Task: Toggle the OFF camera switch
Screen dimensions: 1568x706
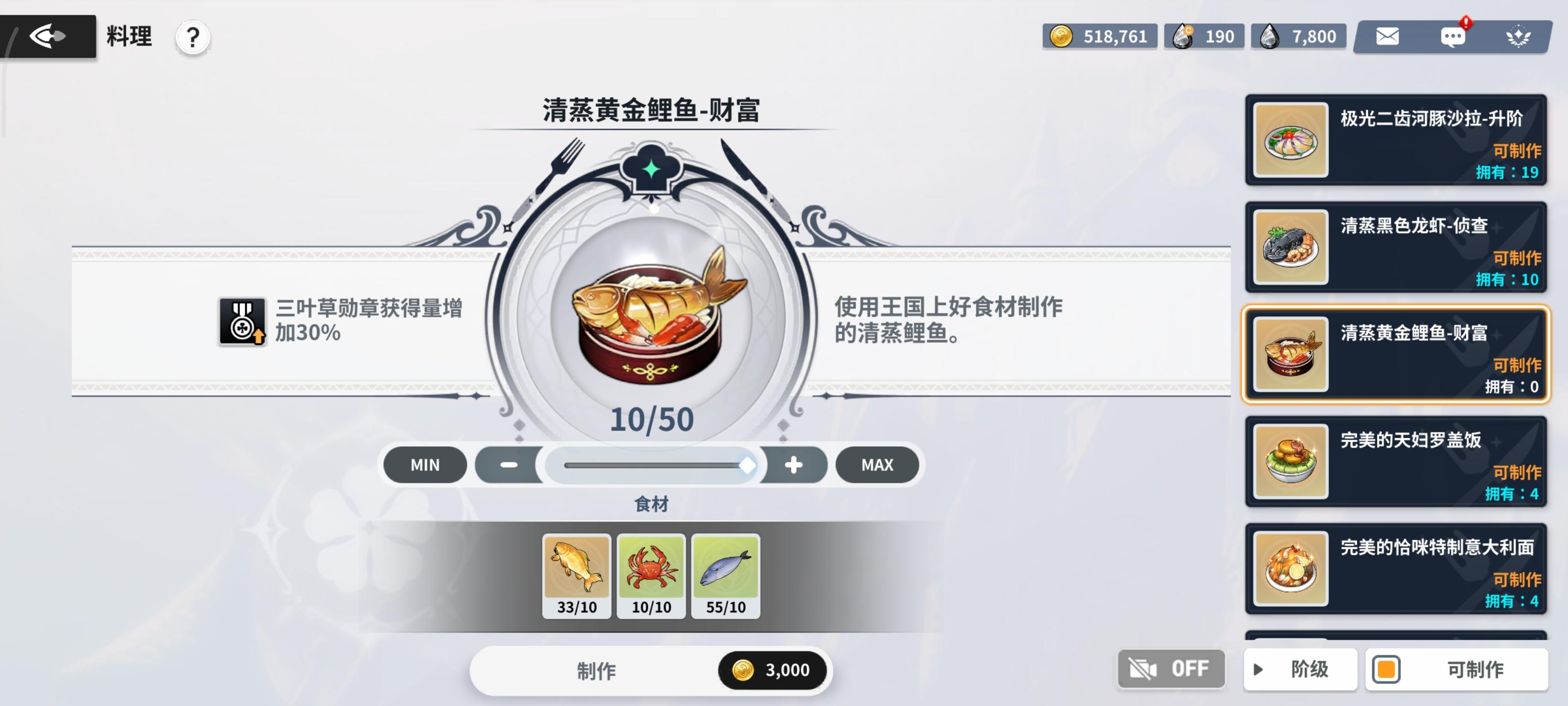Action: coord(1171,668)
